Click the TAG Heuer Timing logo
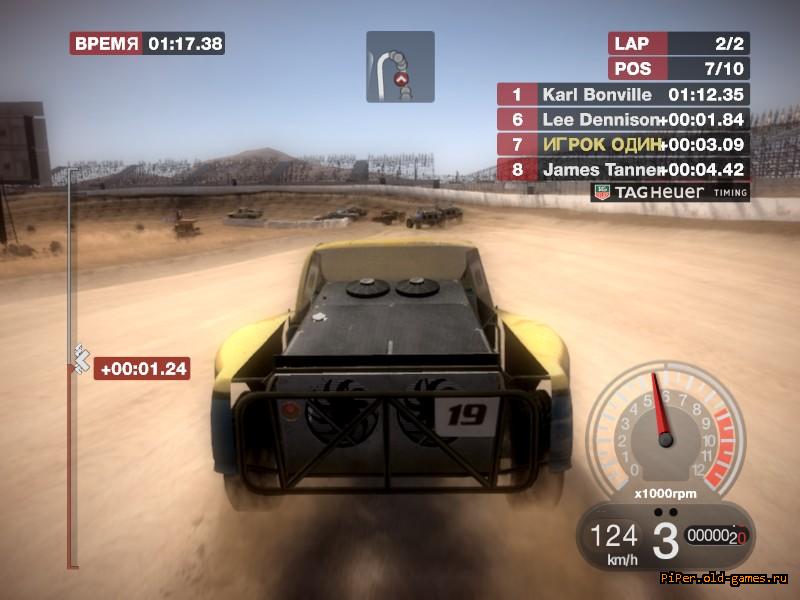The image size is (800, 600). (x=669, y=192)
